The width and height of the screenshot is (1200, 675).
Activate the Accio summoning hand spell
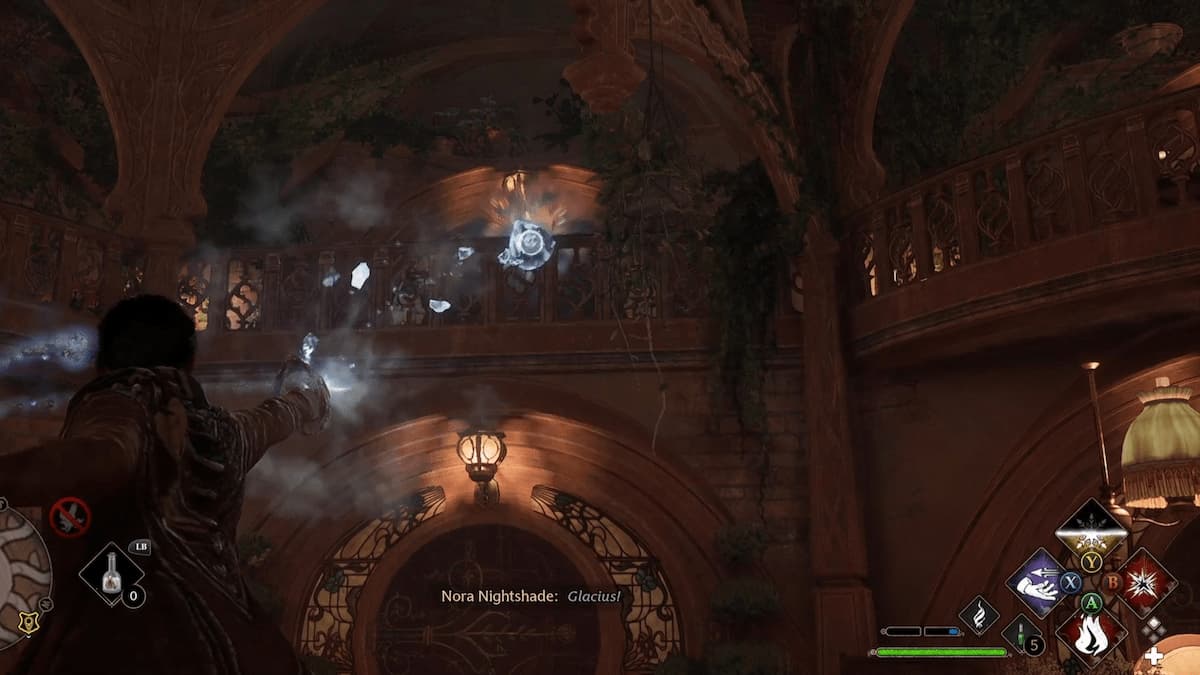coord(1035,582)
